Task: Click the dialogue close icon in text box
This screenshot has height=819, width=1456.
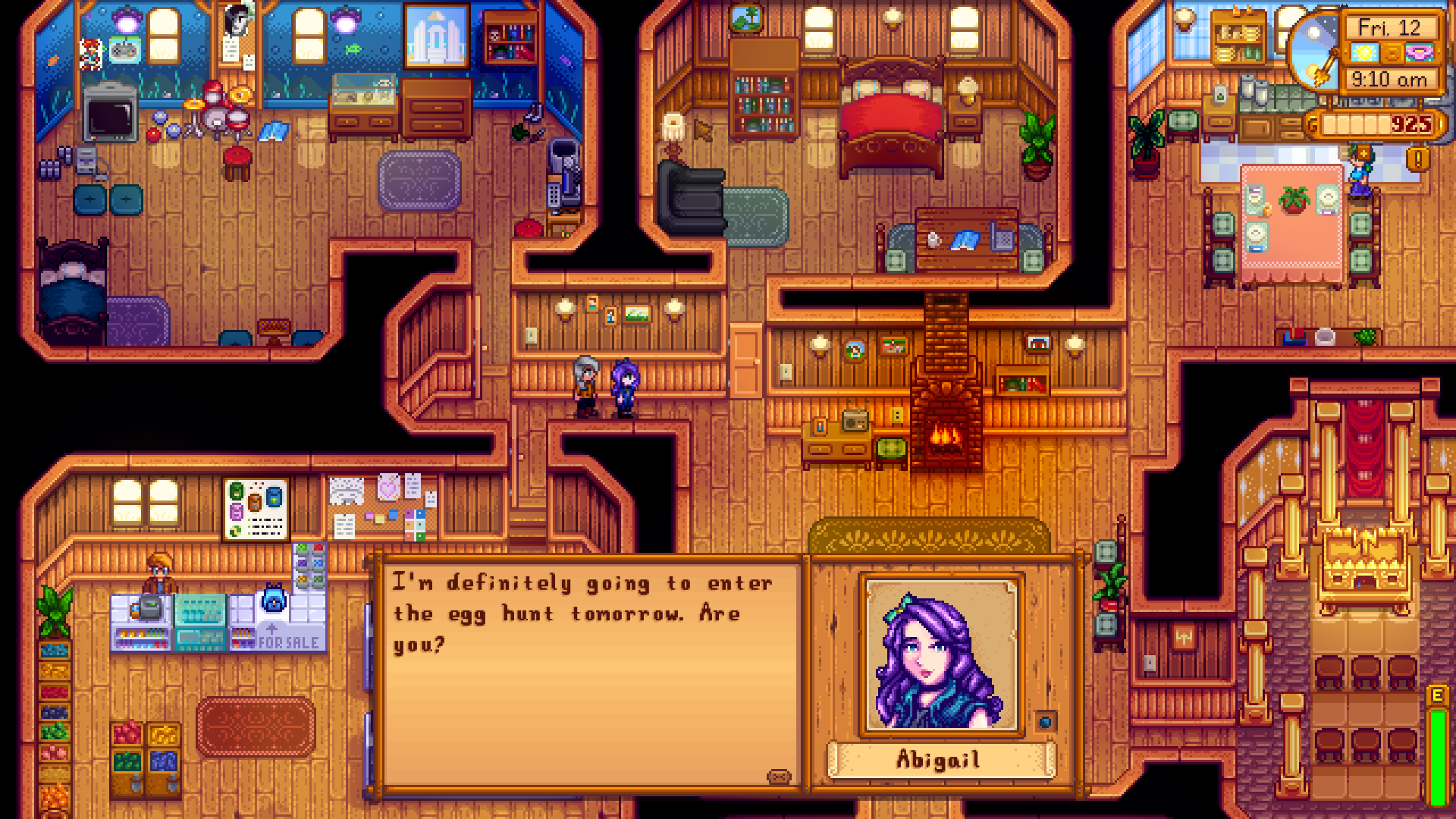Action: tap(779, 777)
